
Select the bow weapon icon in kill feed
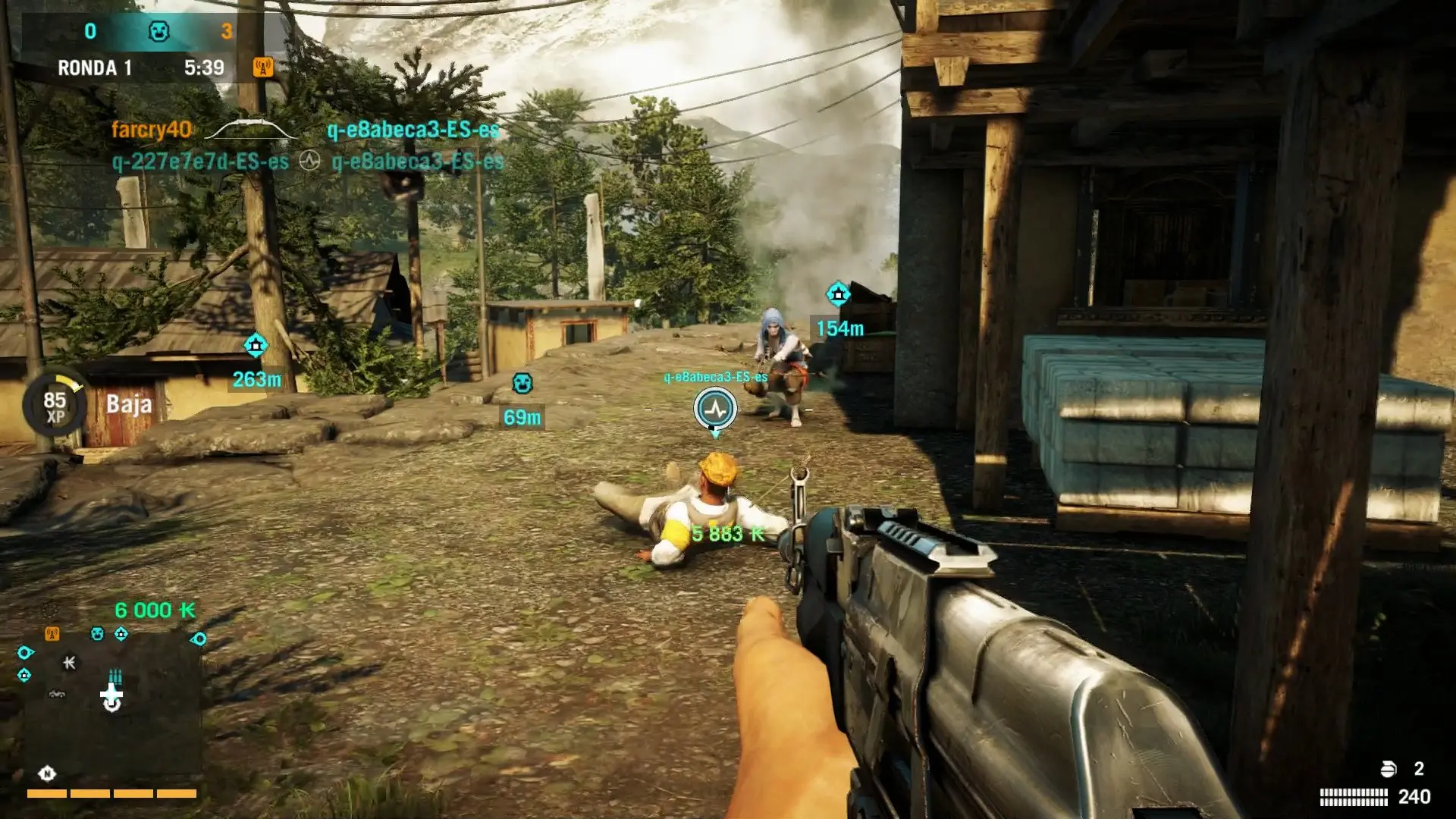[x=250, y=130]
